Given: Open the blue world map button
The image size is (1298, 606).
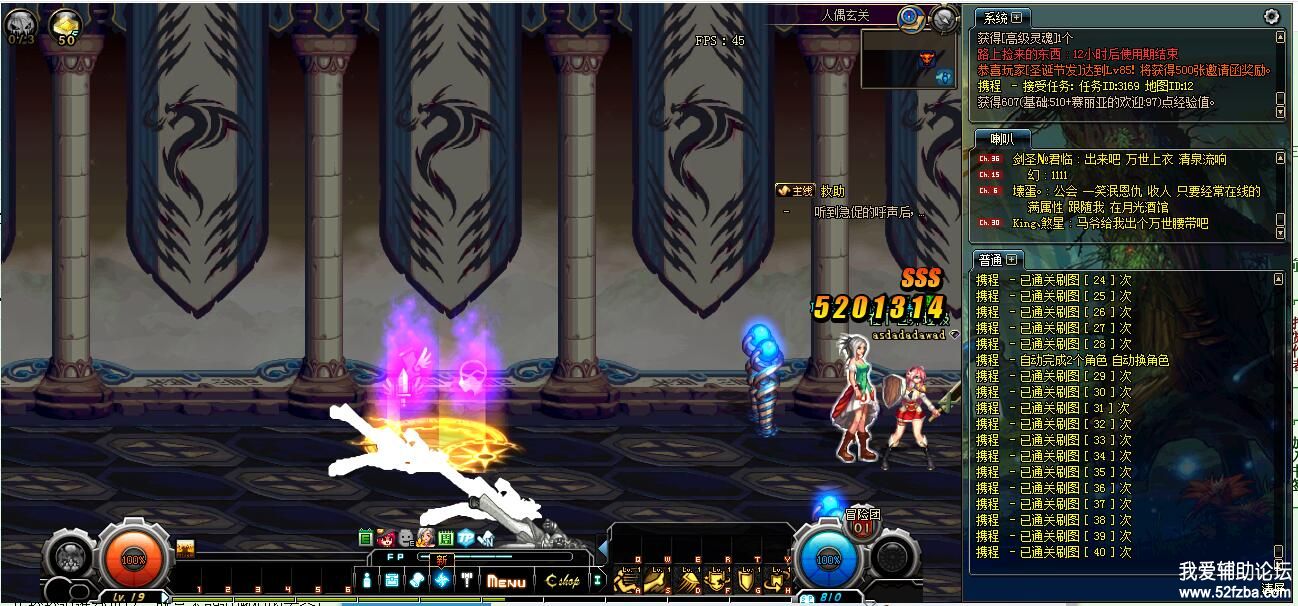Looking at the screenshot, I should pos(909,17).
